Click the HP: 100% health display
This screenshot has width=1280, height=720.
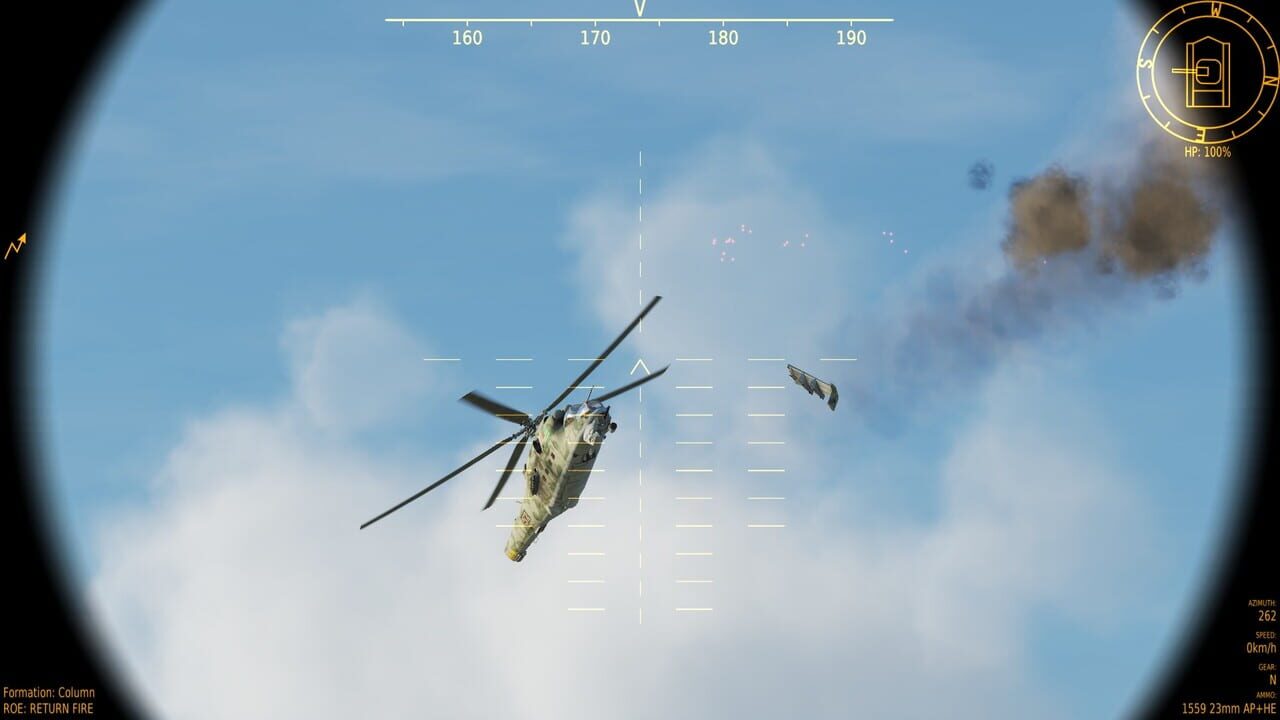pos(1207,150)
